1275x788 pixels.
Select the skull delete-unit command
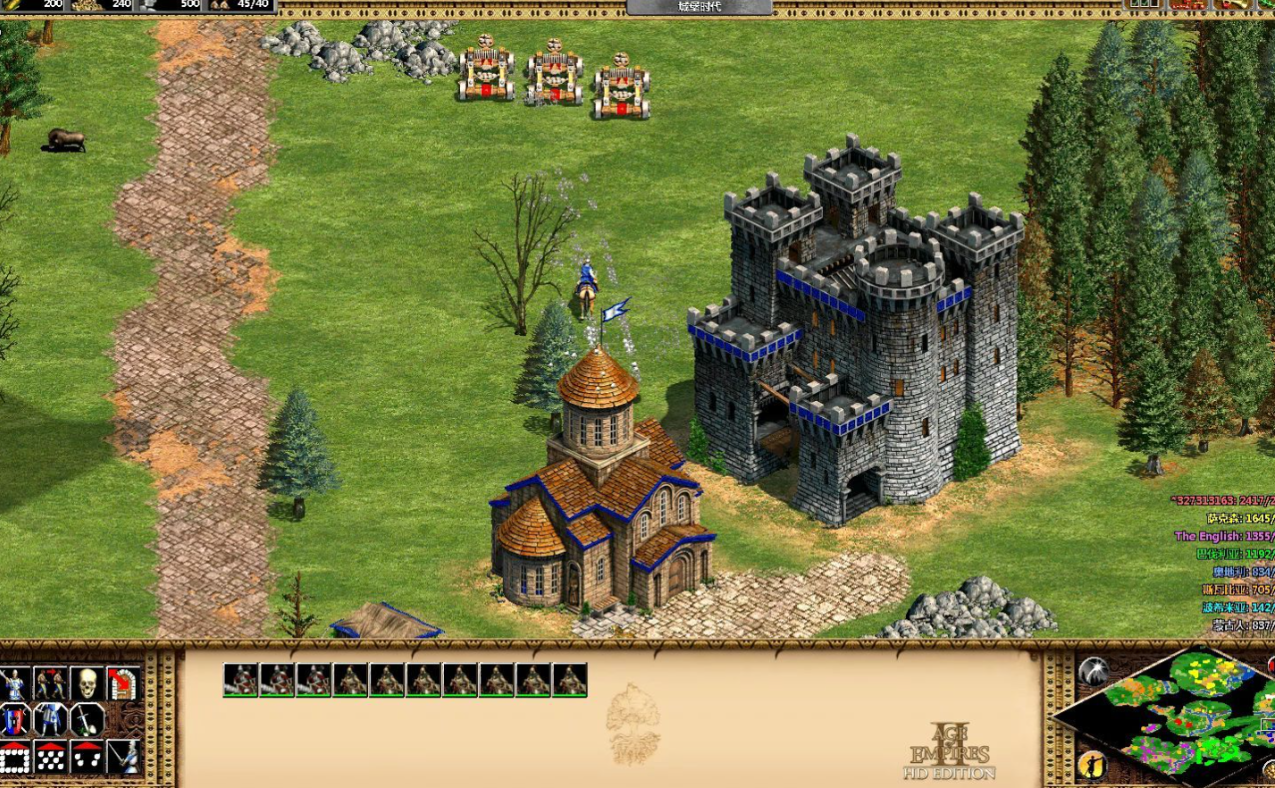[87, 683]
